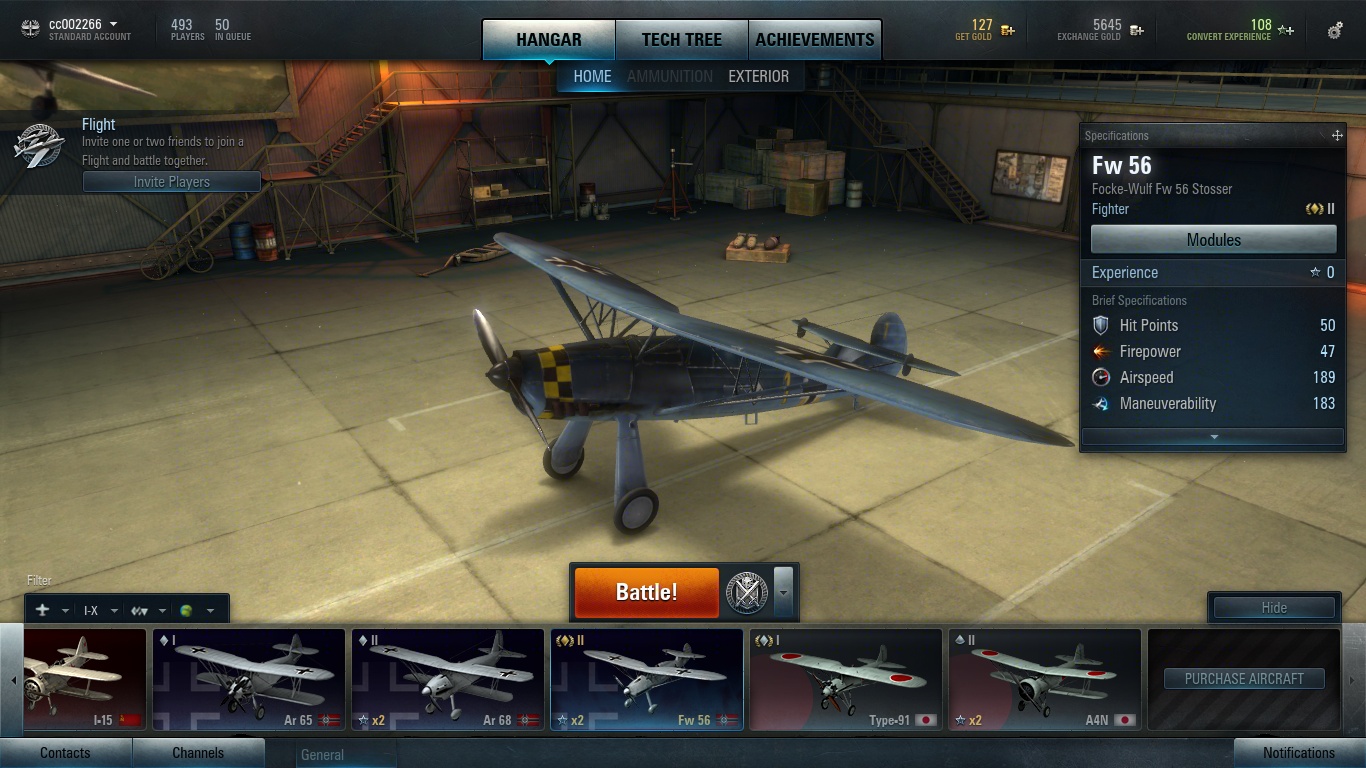The image size is (1366, 768).
Task: Switch to the Tech Tree tab
Action: pos(681,40)
